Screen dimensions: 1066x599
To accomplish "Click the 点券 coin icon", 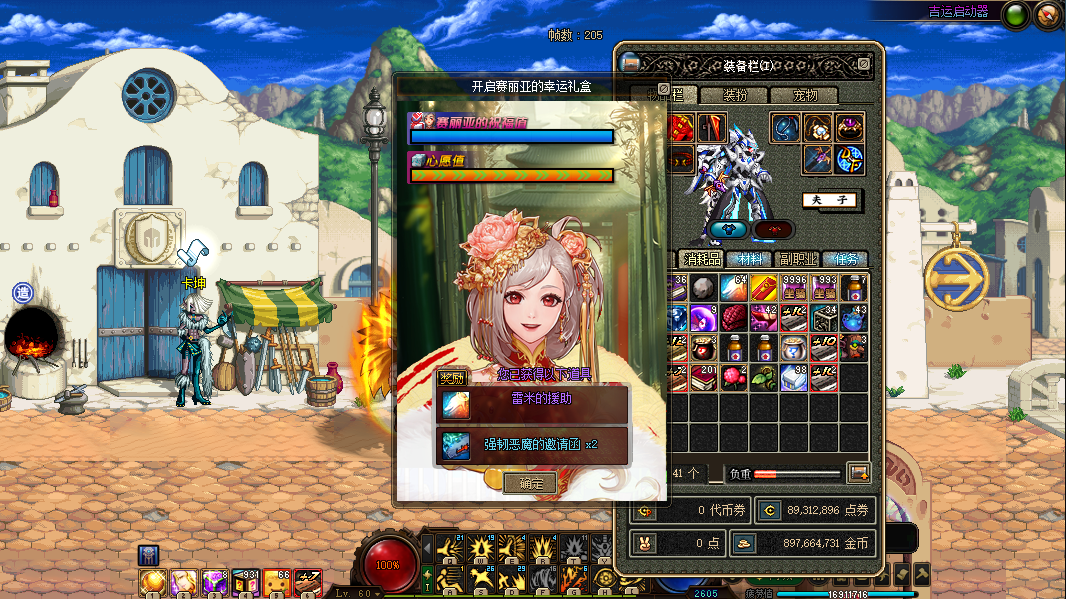I will pos(768,510).
